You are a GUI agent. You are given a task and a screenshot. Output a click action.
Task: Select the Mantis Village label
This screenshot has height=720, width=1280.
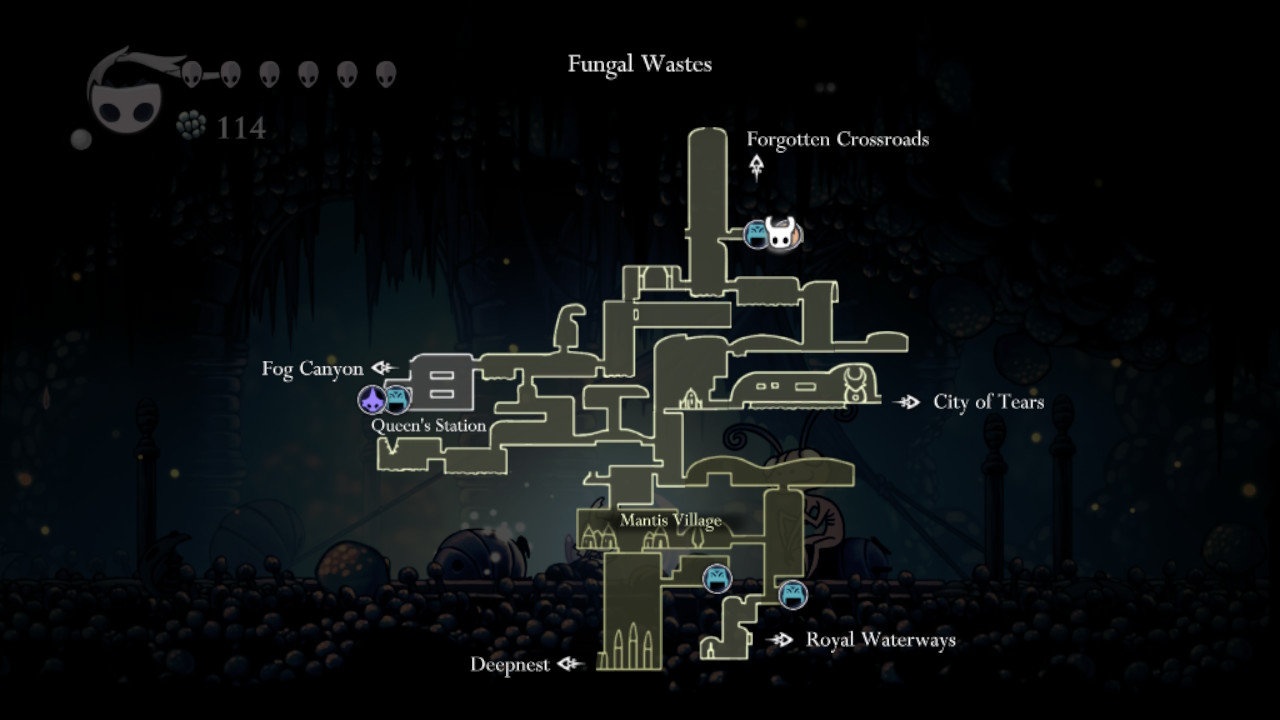tap(671, 520)
